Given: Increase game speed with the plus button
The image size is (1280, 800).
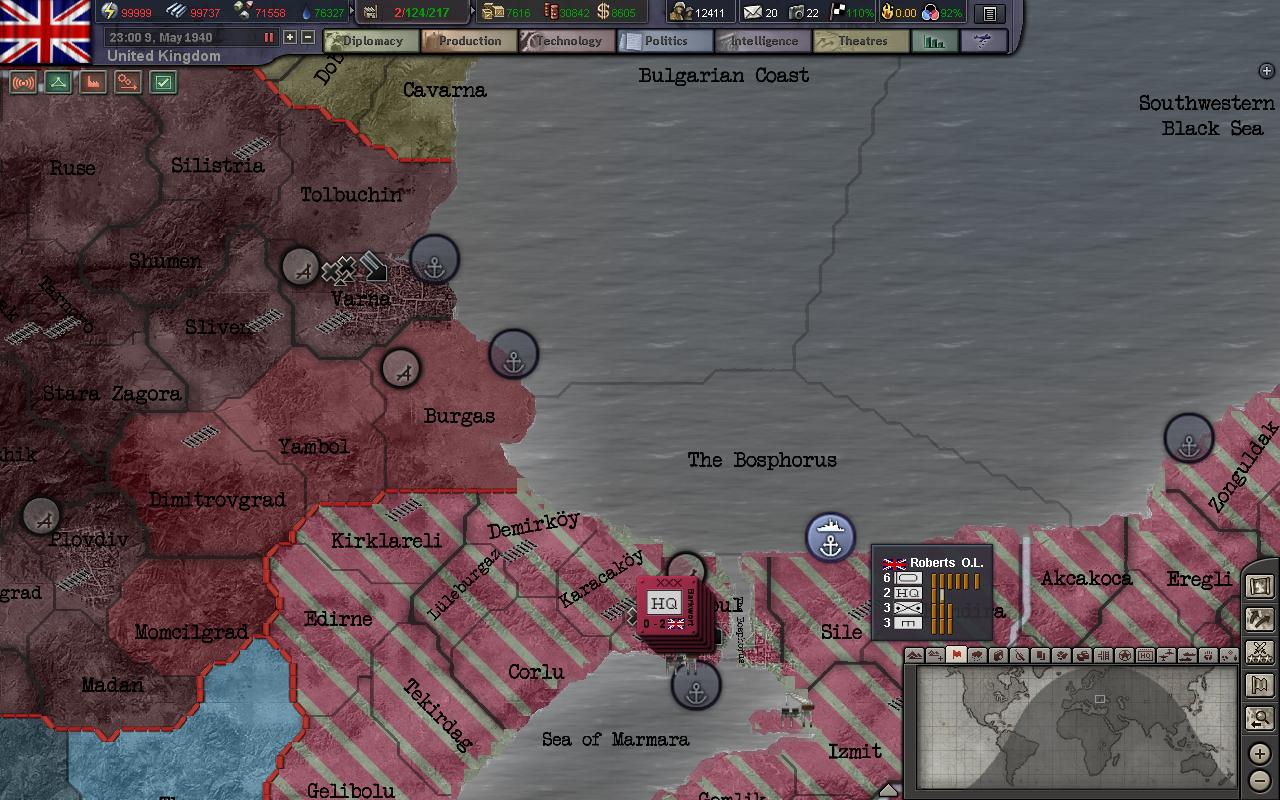Looking at the screenshot, I should [290, 37].
